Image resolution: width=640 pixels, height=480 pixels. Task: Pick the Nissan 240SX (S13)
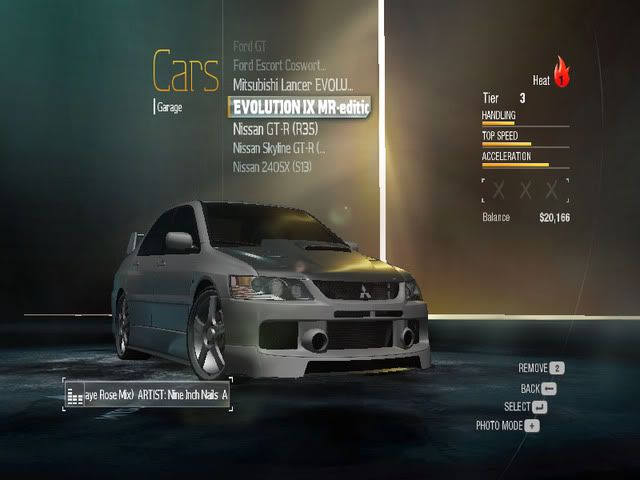click(271, 166)
